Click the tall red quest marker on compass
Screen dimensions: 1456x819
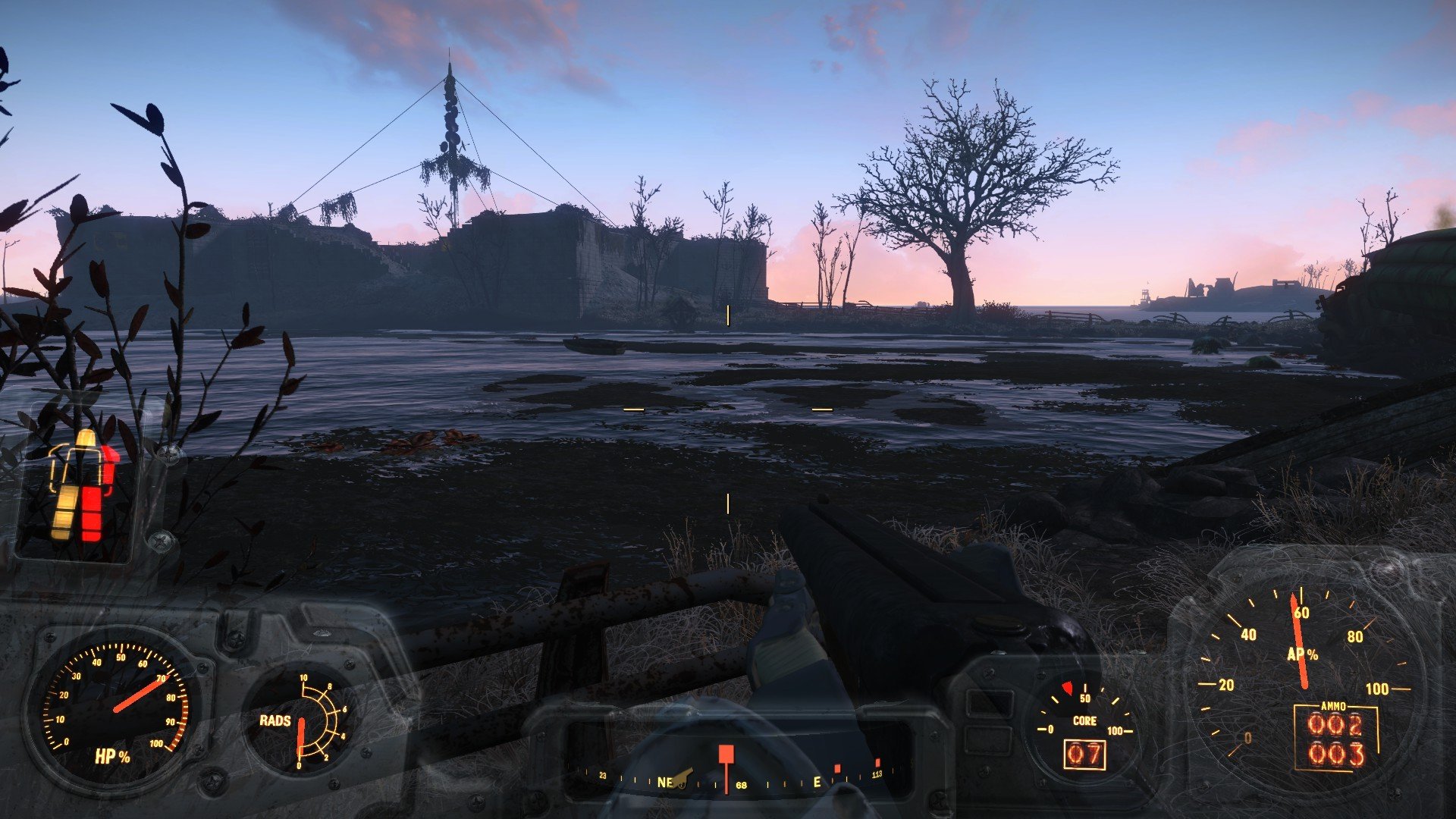(726, 762)
